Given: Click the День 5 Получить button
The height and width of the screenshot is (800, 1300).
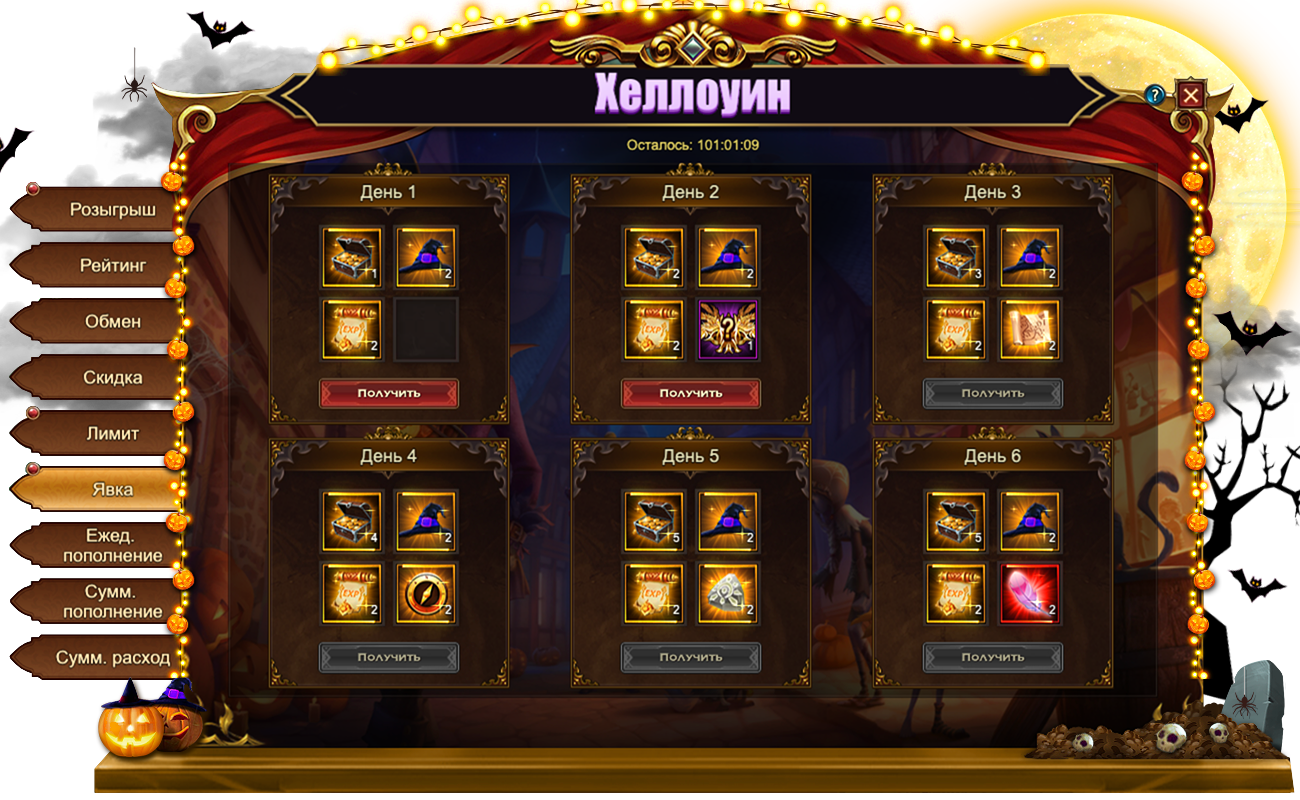Looking at the screenshot, I should pyautogui.click(x=691, y=657).
